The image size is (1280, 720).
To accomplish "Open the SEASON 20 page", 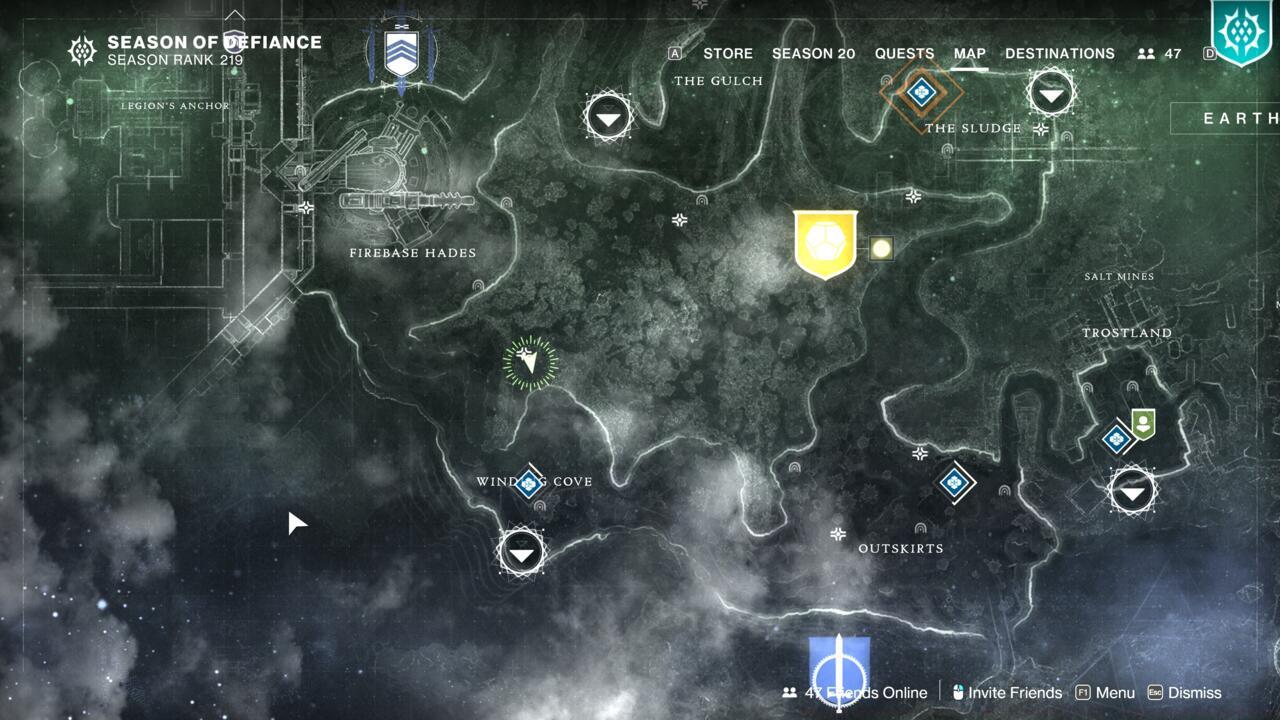I will (813, 53).
